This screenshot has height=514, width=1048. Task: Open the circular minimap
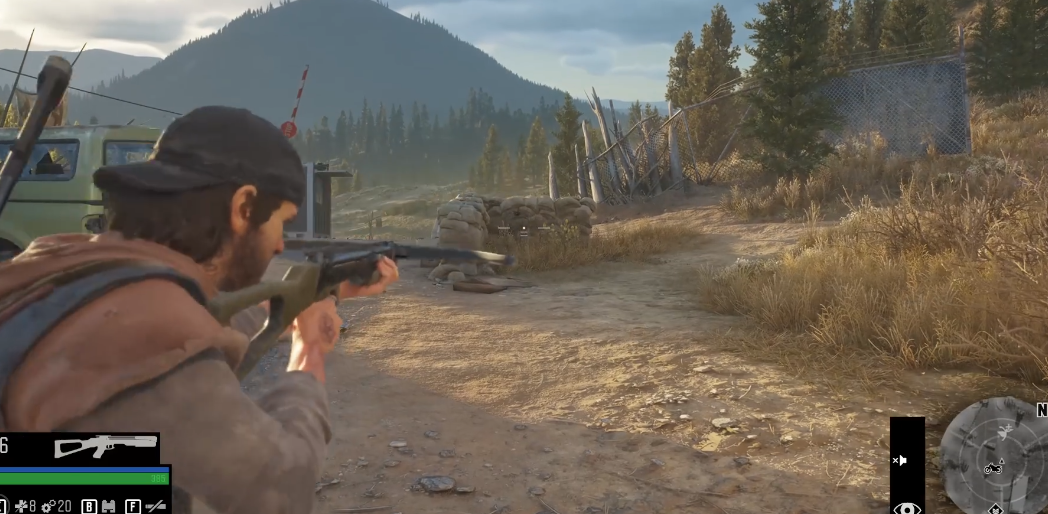[x=993, y=455]
